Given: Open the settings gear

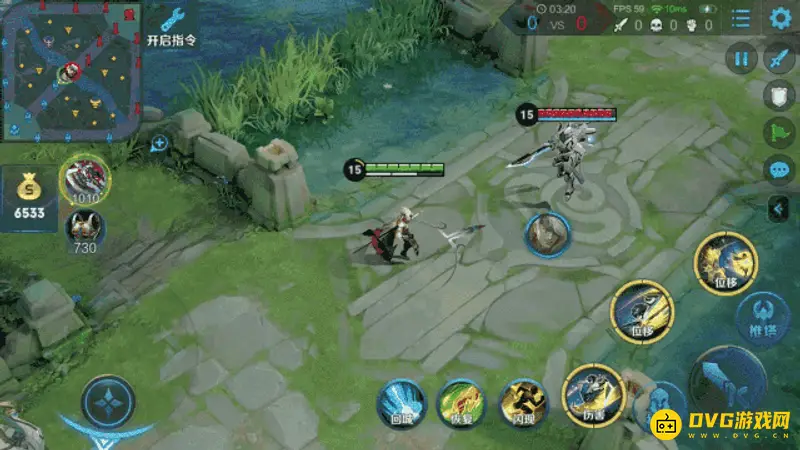Looking at the screenshot, I should pyautogui.click(x=780, y=18).
